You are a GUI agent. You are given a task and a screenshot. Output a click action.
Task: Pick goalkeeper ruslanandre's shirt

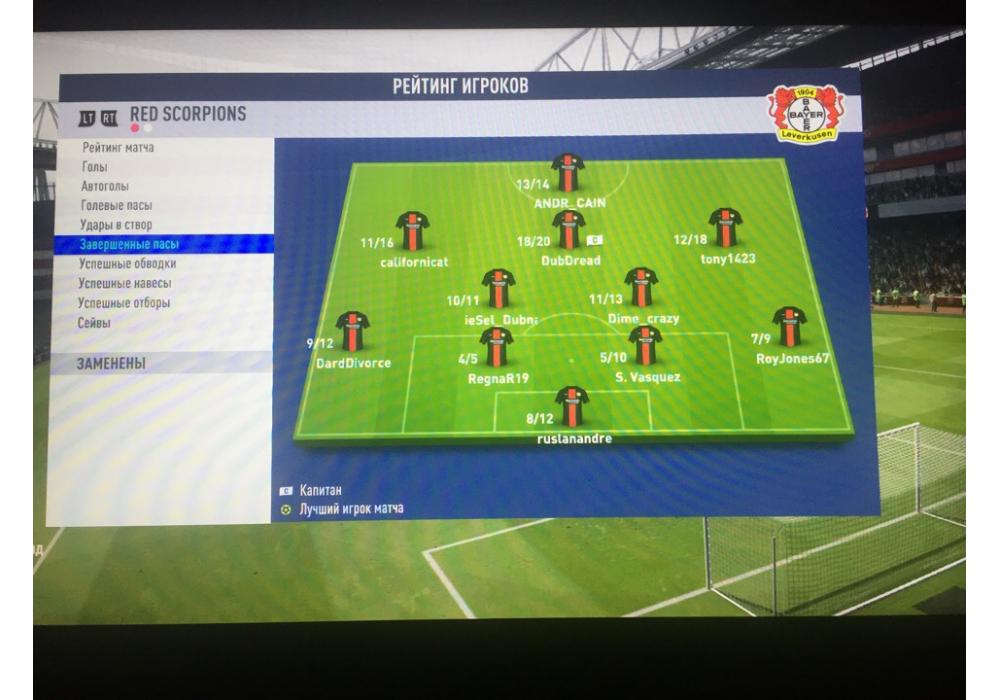[x=571, y=406]
